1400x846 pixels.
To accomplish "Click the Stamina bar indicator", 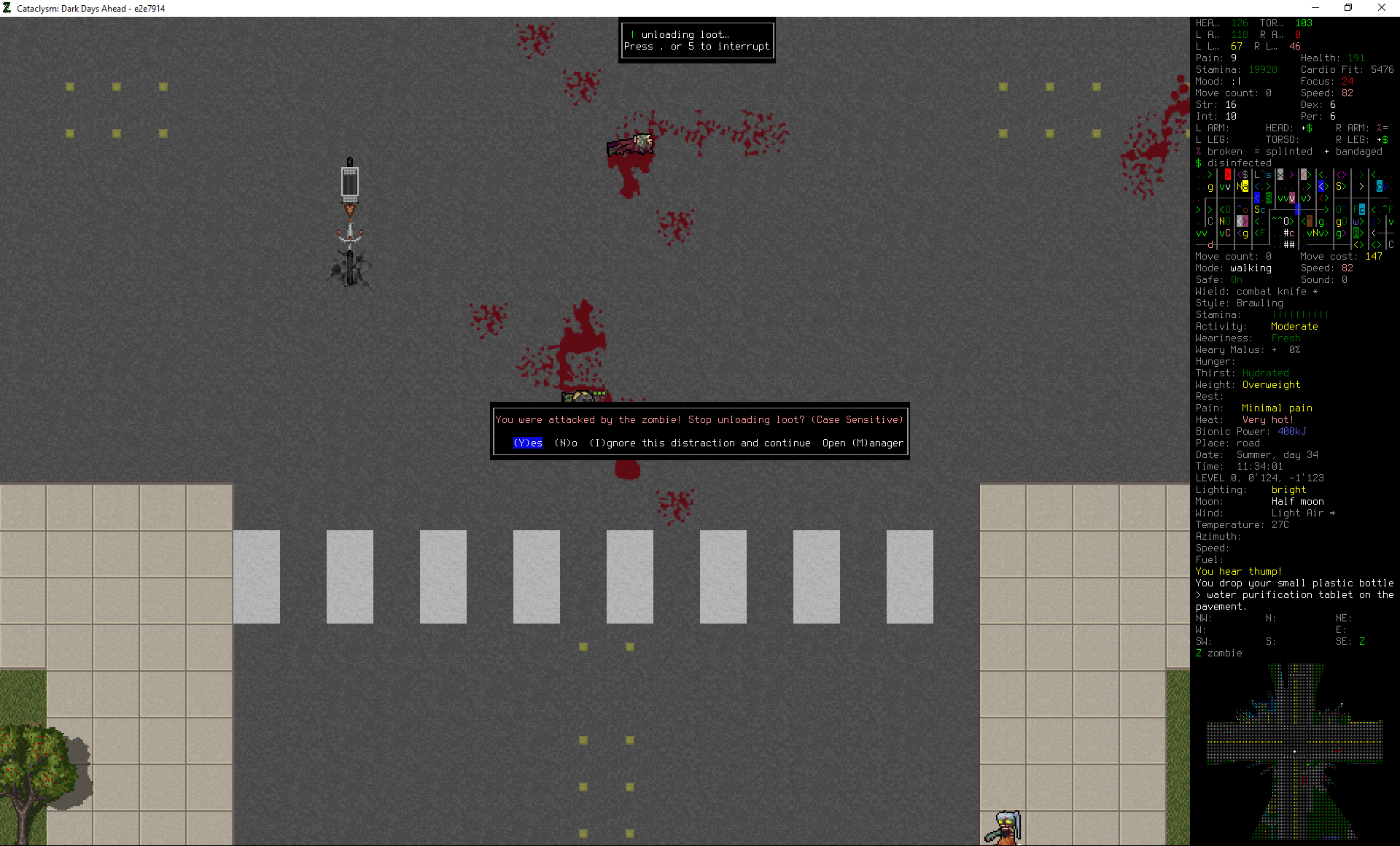I will 1302,314.
